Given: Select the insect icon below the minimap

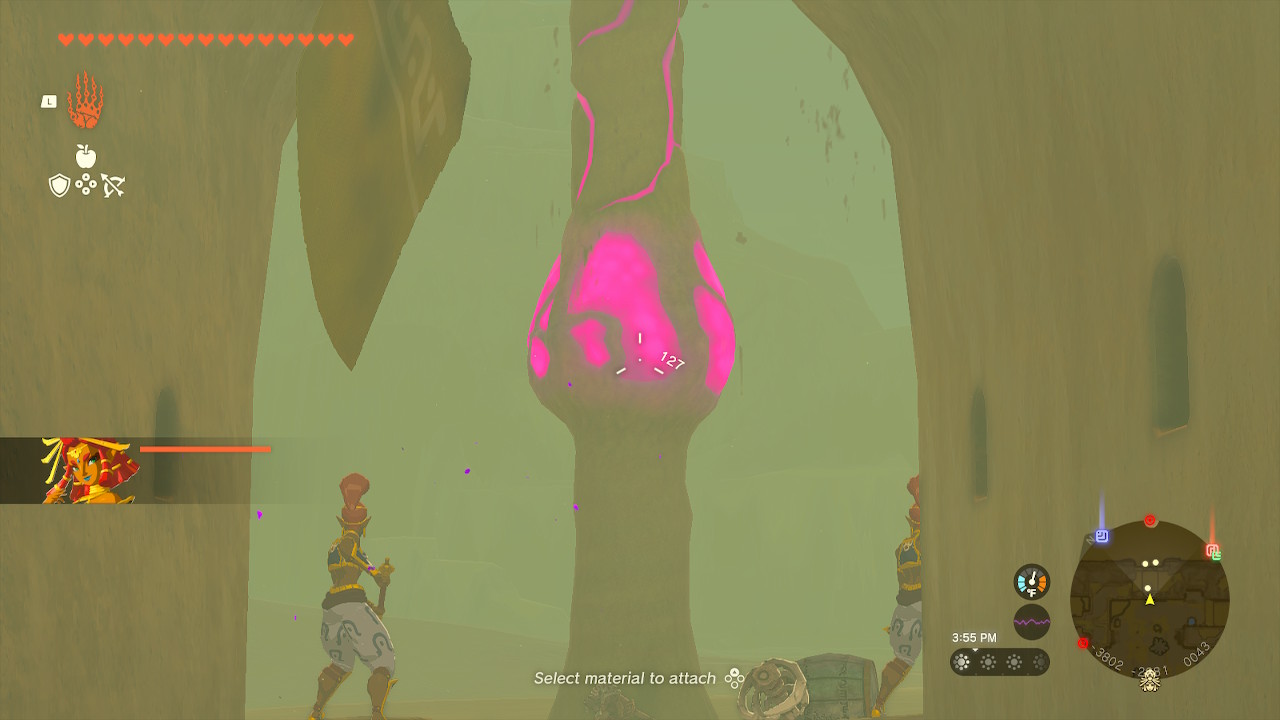Looking at the screenshot, I should (1150, 684).
